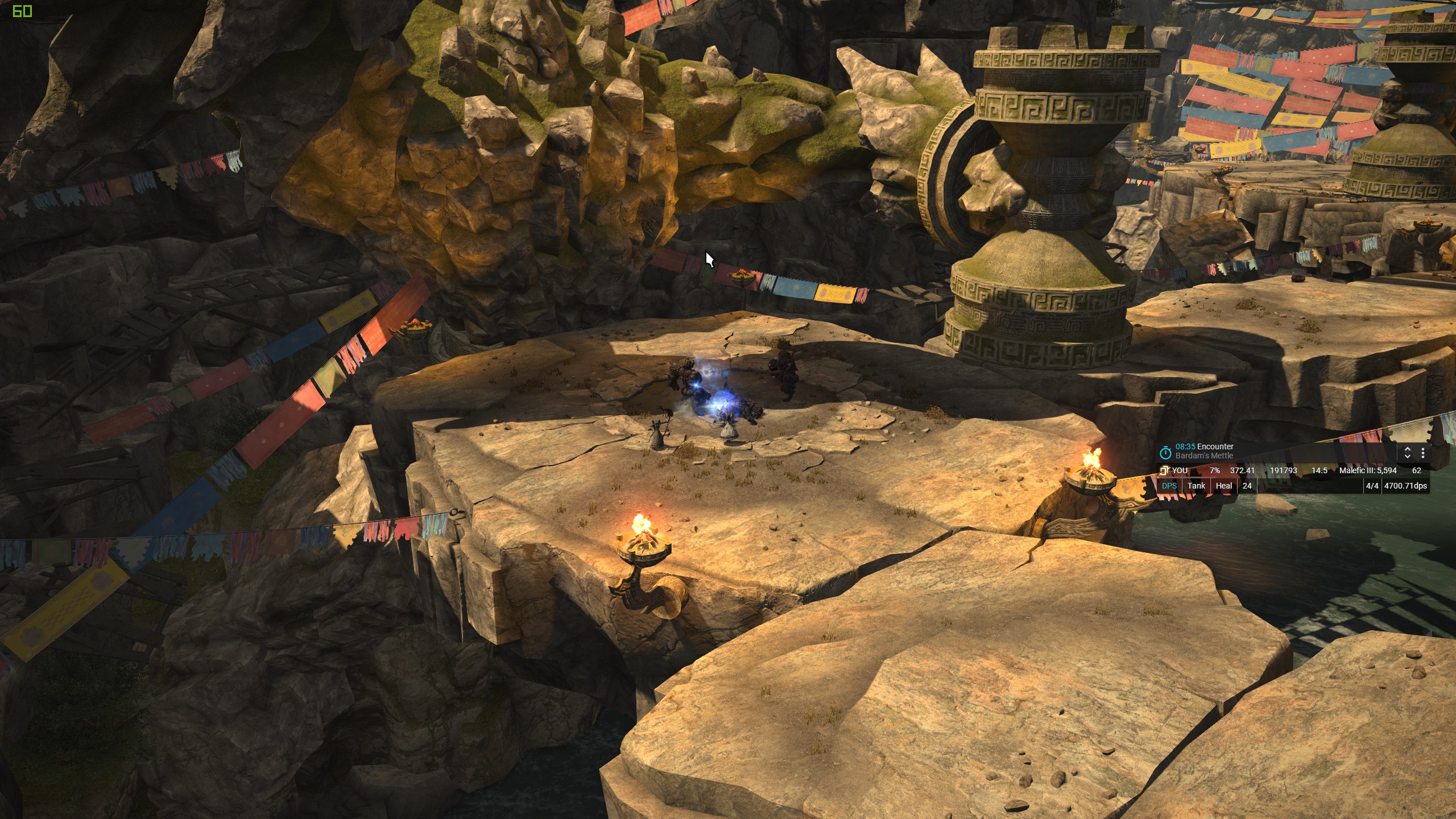Open the three-dot overlay options menu

pos(1422,453)
